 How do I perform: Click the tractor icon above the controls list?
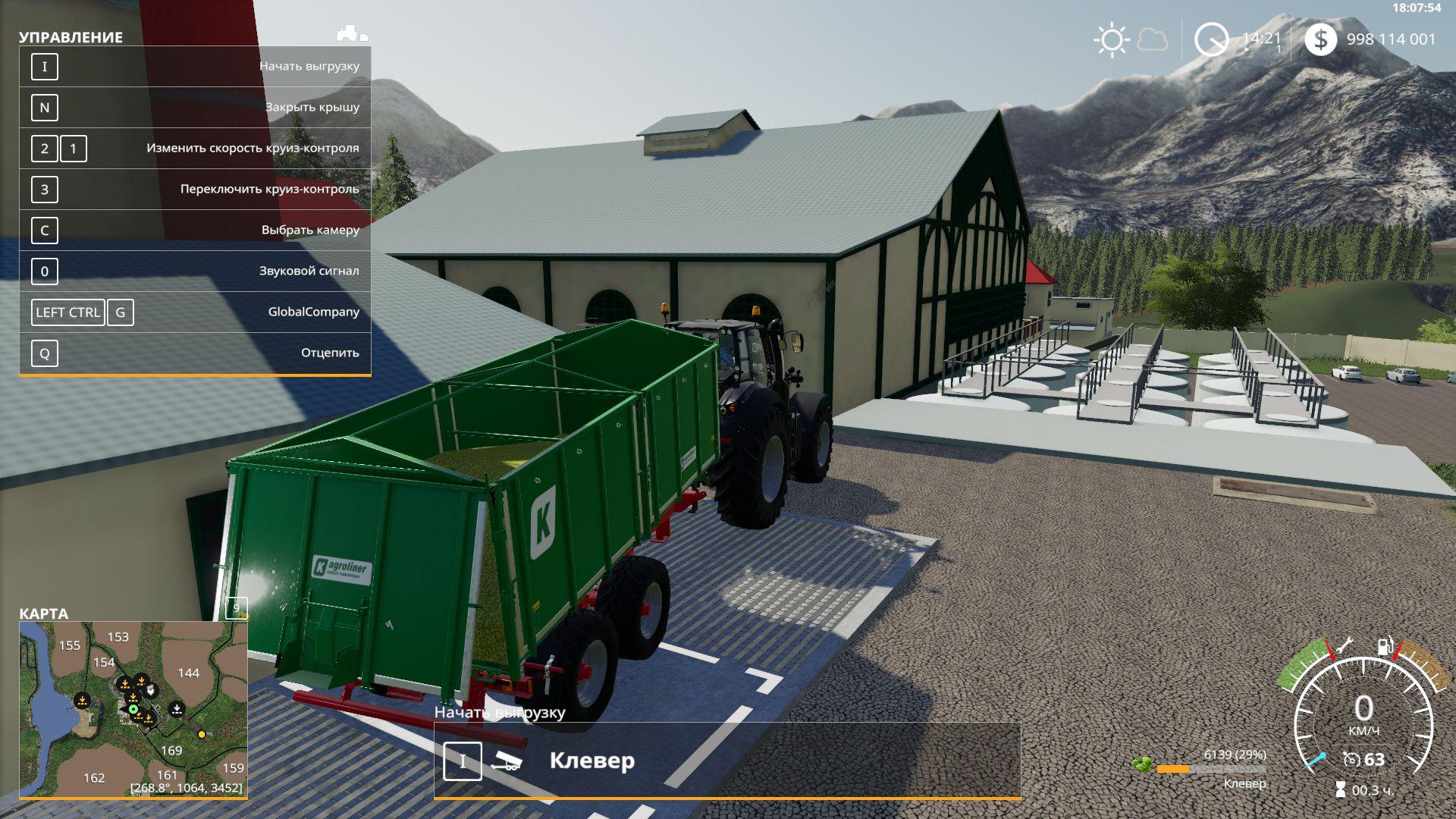coord(351,33)
